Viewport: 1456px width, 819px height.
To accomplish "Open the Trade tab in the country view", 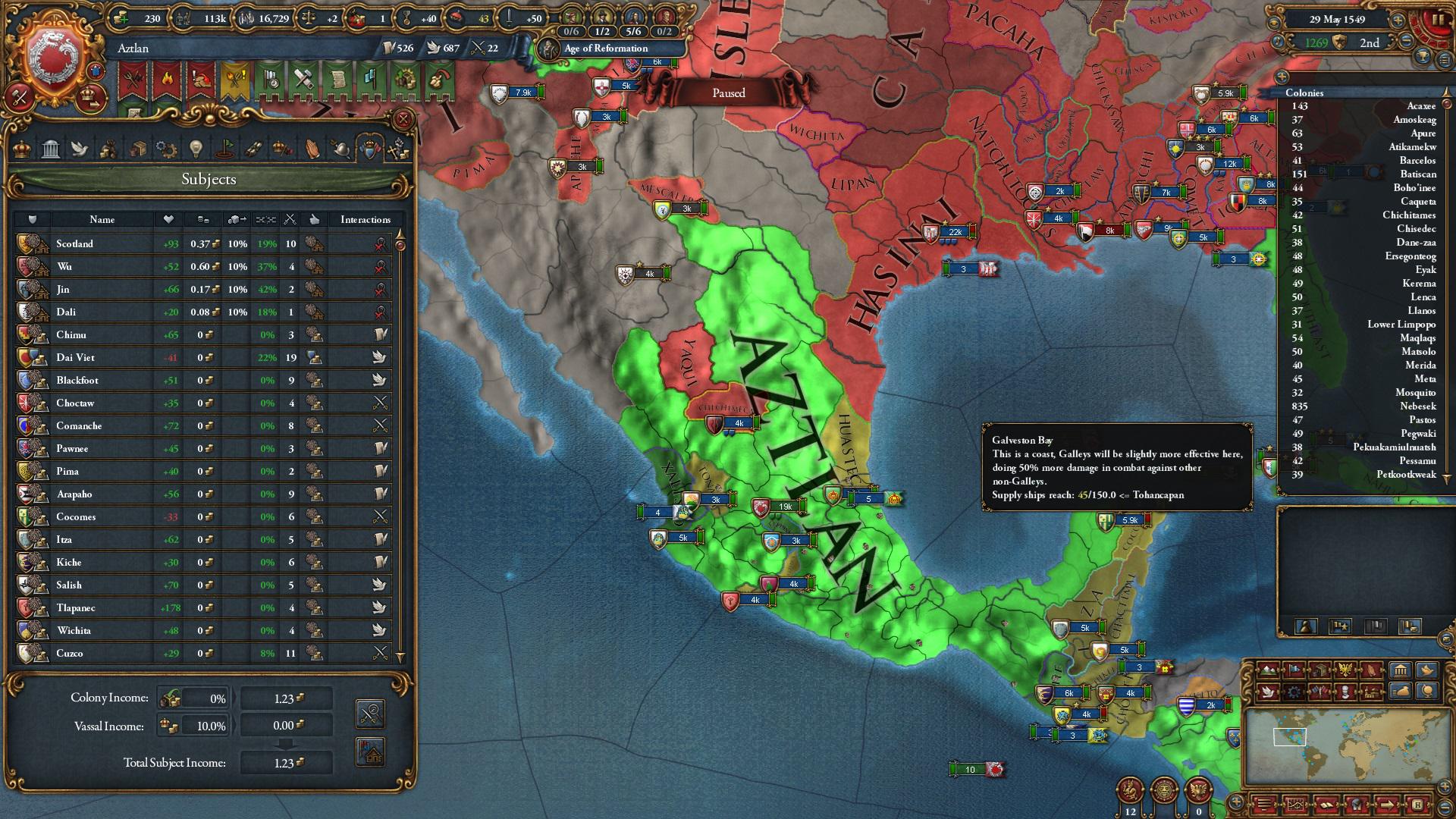I will click(138, 149).
